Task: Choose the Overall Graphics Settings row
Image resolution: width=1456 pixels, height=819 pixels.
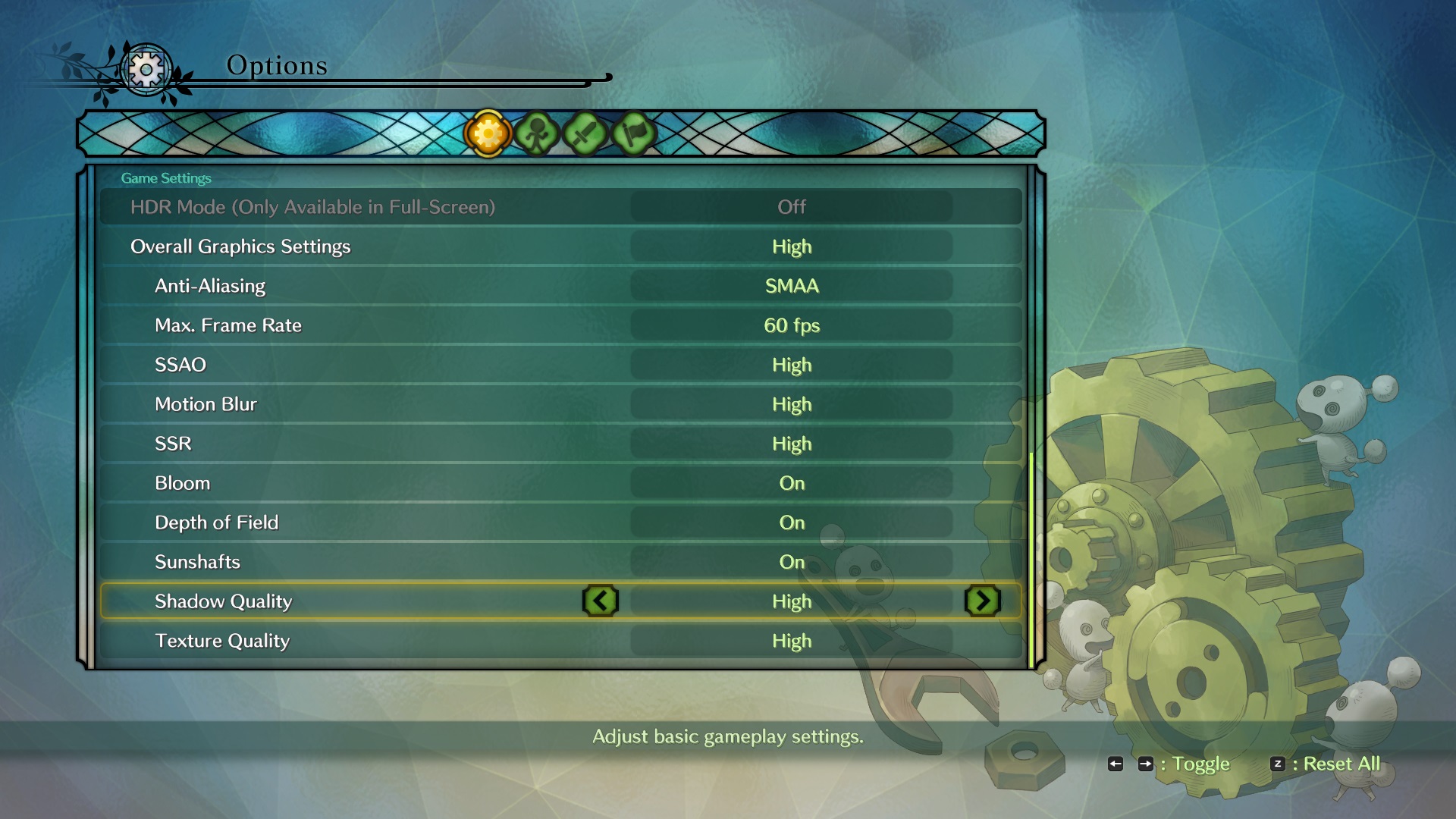Action: click(x=561, y=246)
